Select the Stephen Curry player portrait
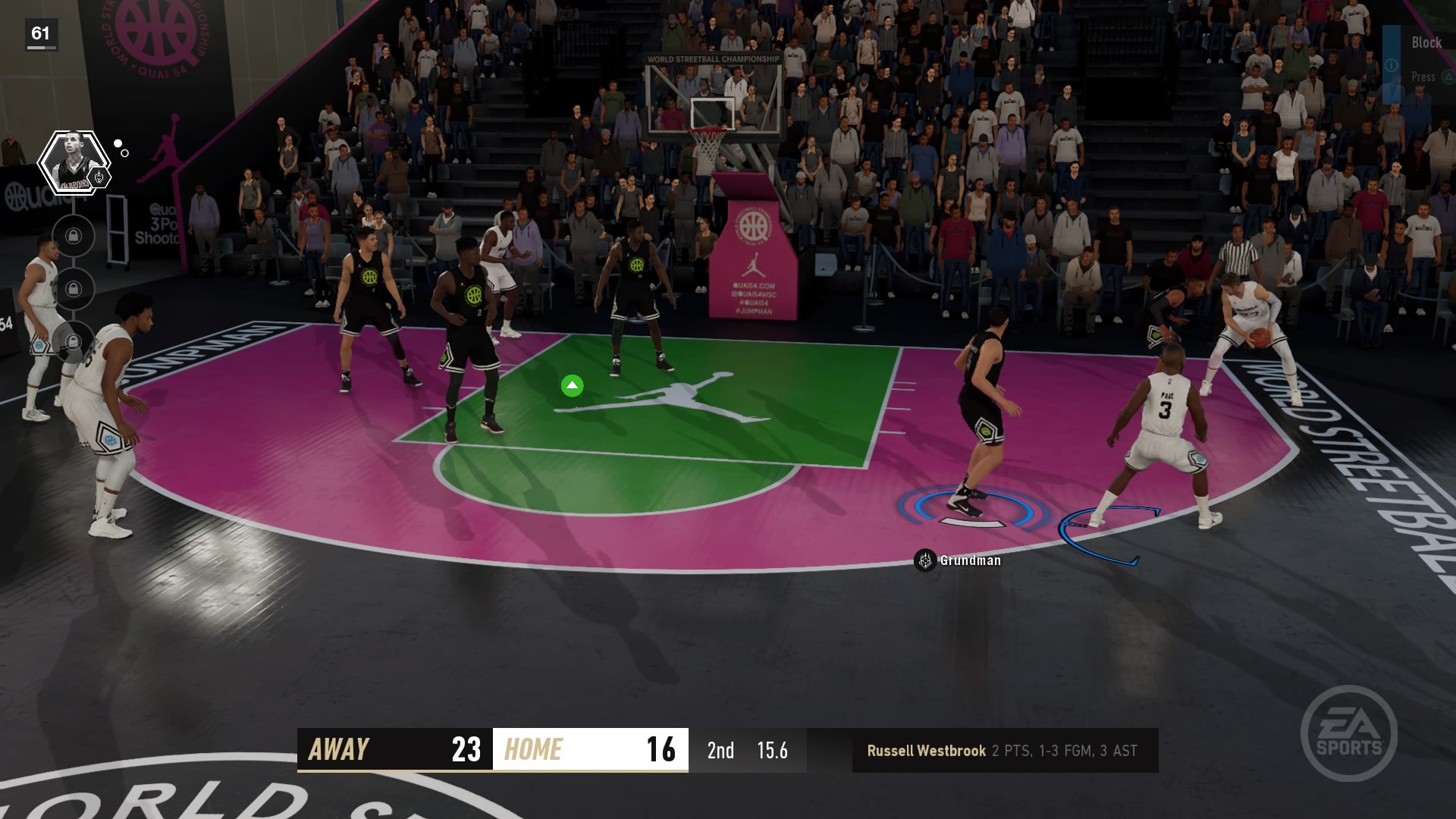 (x=74, y=161)
